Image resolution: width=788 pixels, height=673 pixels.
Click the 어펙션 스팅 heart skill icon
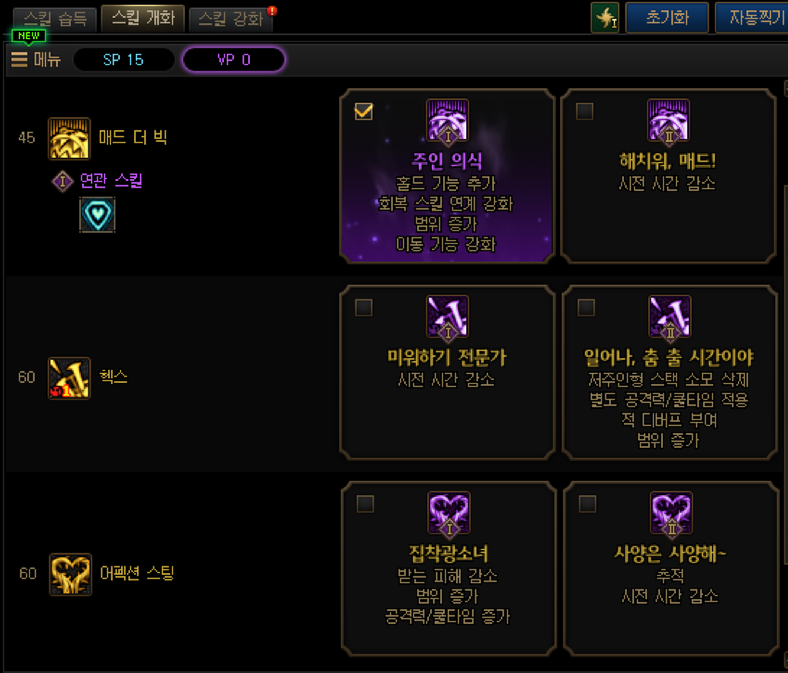pos(69,574)
